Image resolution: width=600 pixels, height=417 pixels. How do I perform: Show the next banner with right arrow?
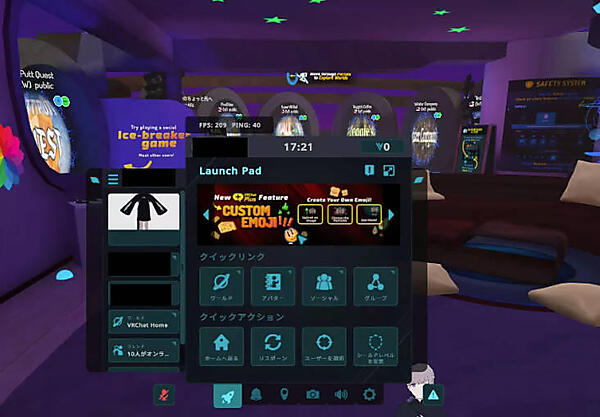pyautogui.click(x=391, y=215)
